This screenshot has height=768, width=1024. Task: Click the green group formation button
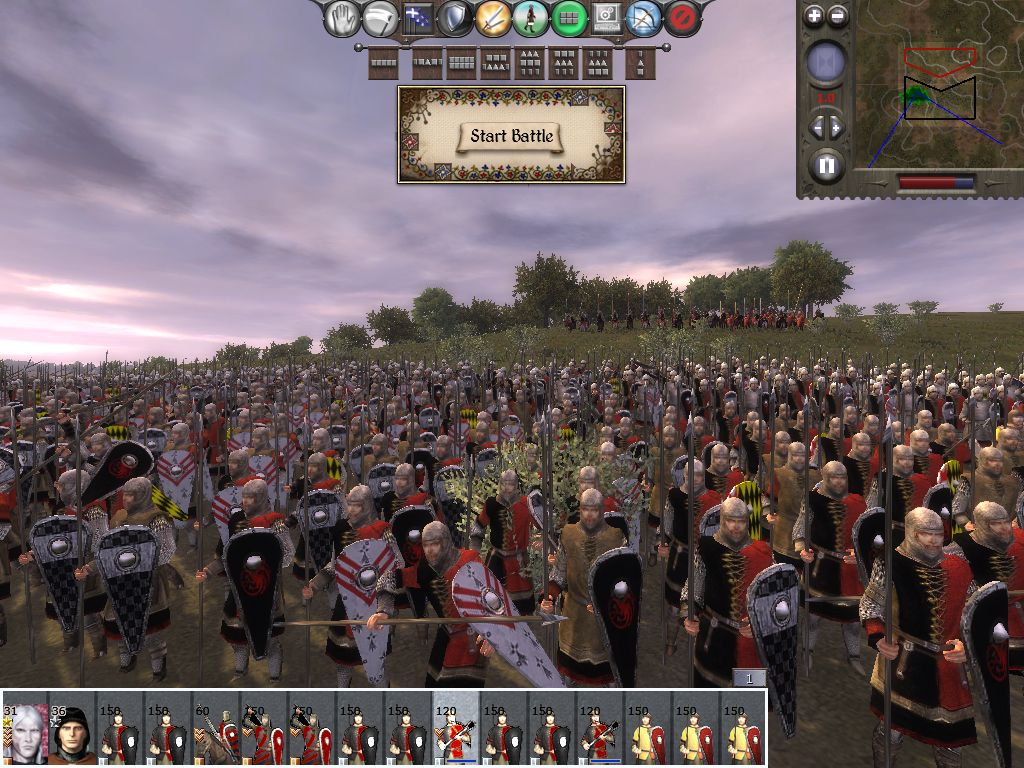(x=568, y=18)
